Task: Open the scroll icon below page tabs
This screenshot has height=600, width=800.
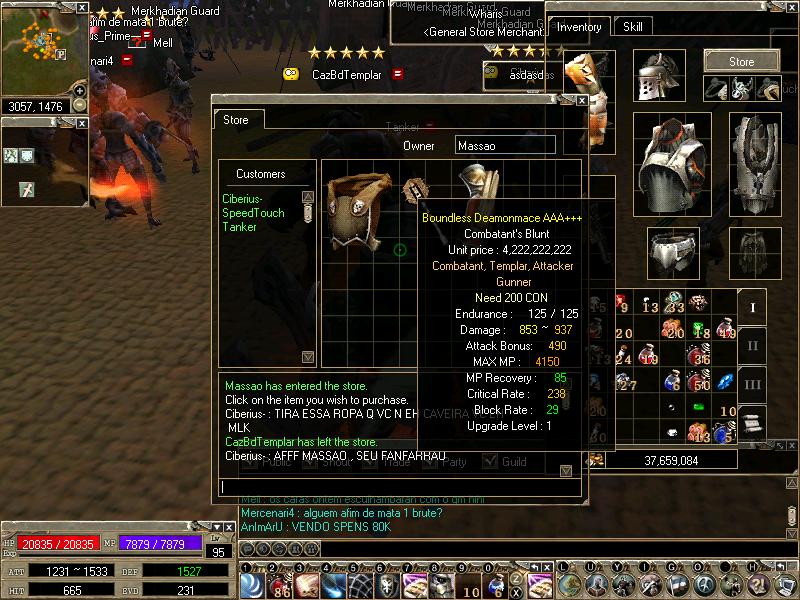Action: pos(753,421)
